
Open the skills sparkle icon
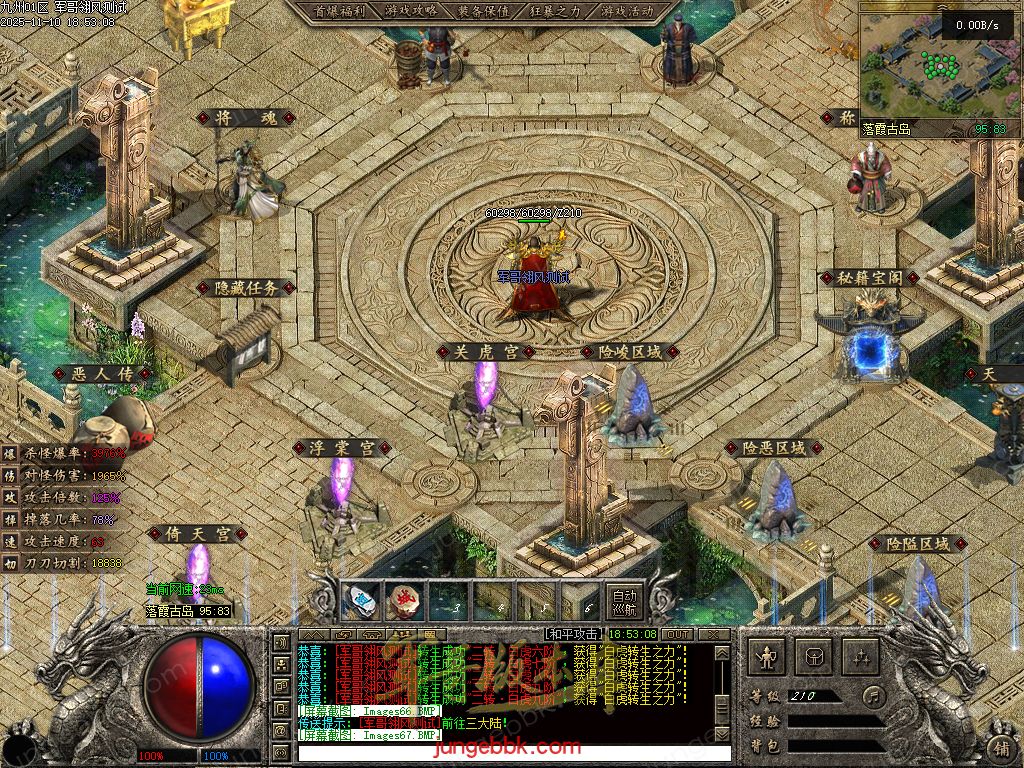tap(860, 657)
